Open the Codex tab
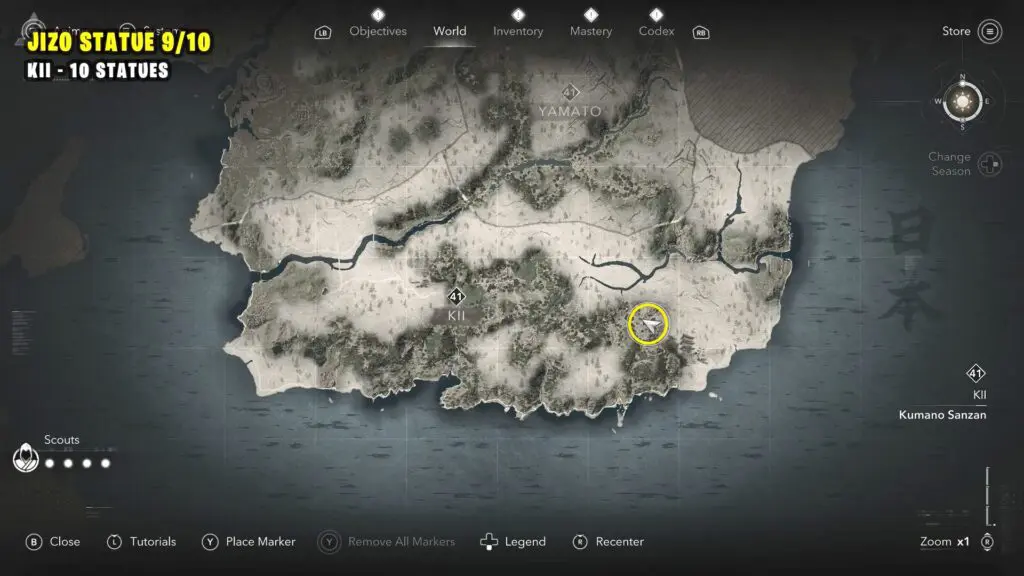The height and width of the screenshot is (576, 1024). 656,31
